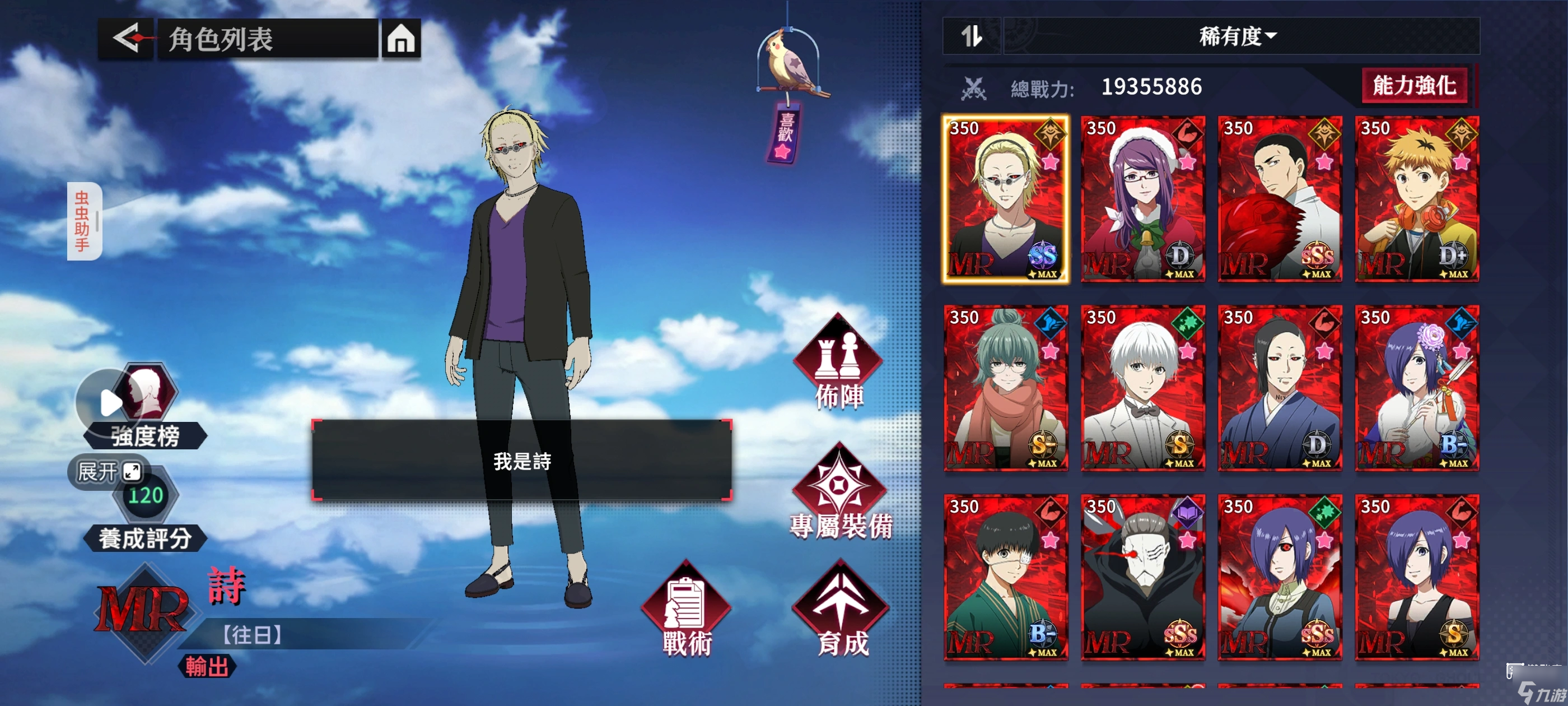The image size is (1568, 706).
Task: Select the blonde glasses character card
Action: (x=1005, y=199)
